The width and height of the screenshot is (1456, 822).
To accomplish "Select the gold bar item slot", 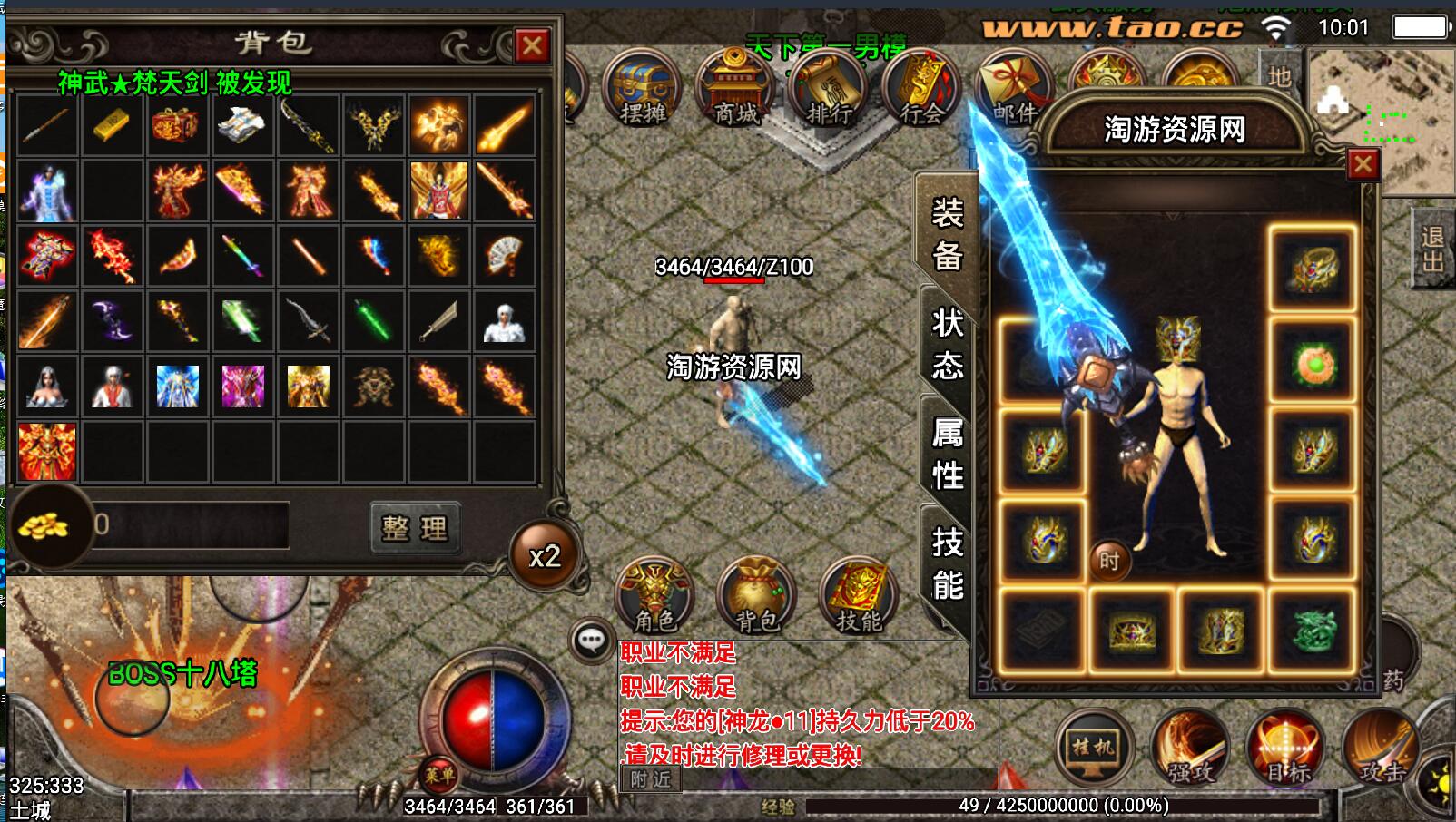I will [112, 125].
